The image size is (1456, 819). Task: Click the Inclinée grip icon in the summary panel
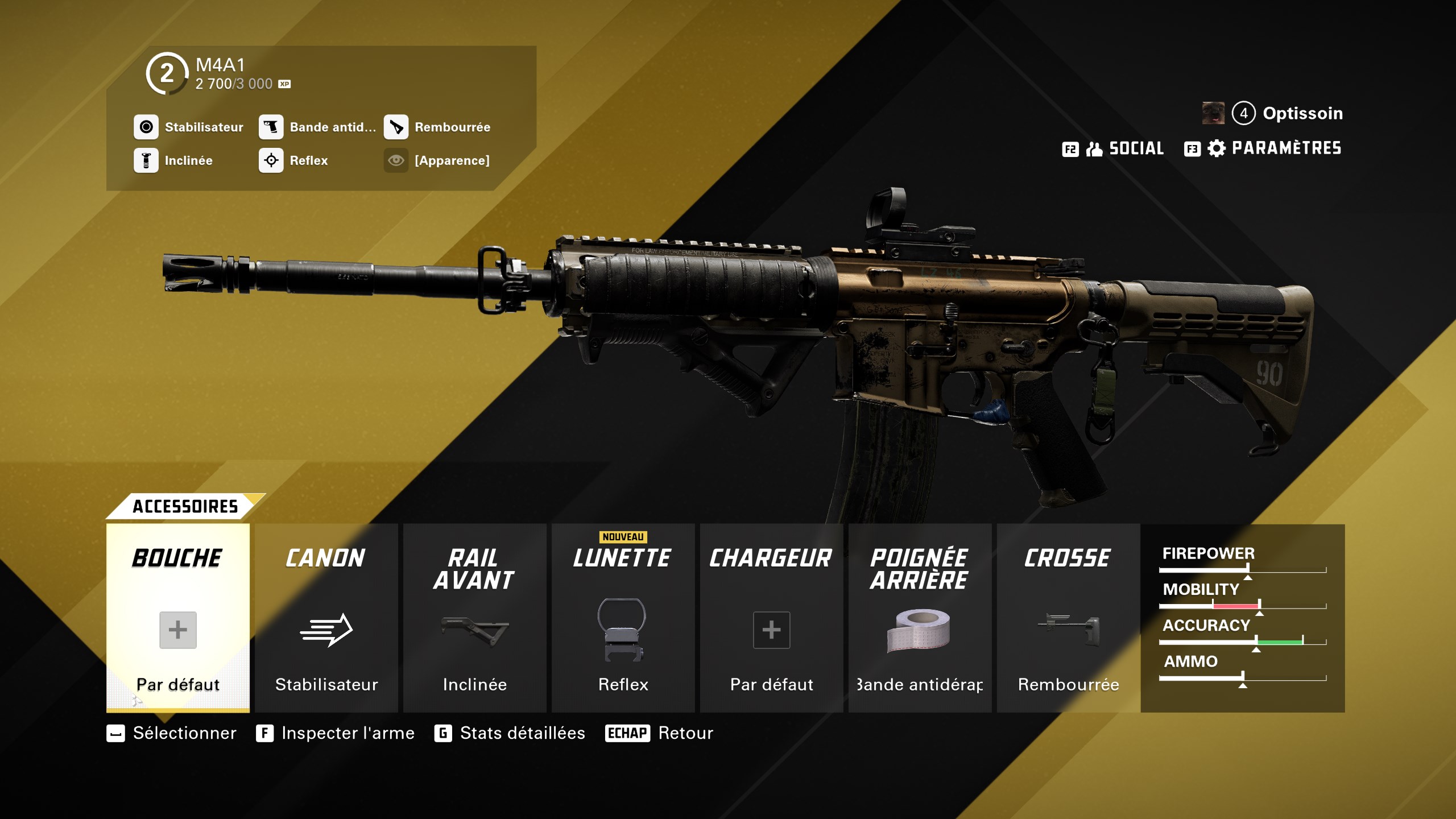[146, 160]
